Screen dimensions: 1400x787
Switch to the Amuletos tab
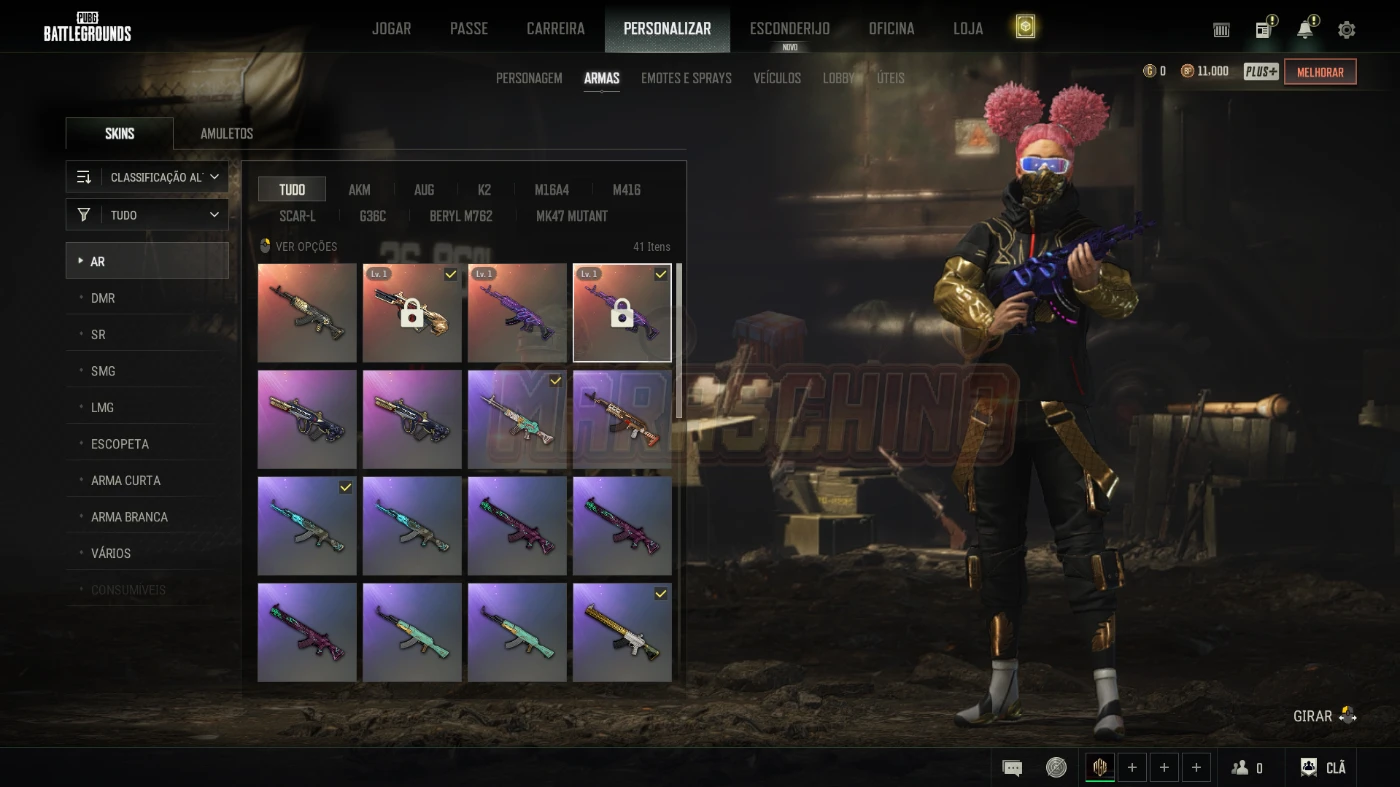click(x=226, y=134)
